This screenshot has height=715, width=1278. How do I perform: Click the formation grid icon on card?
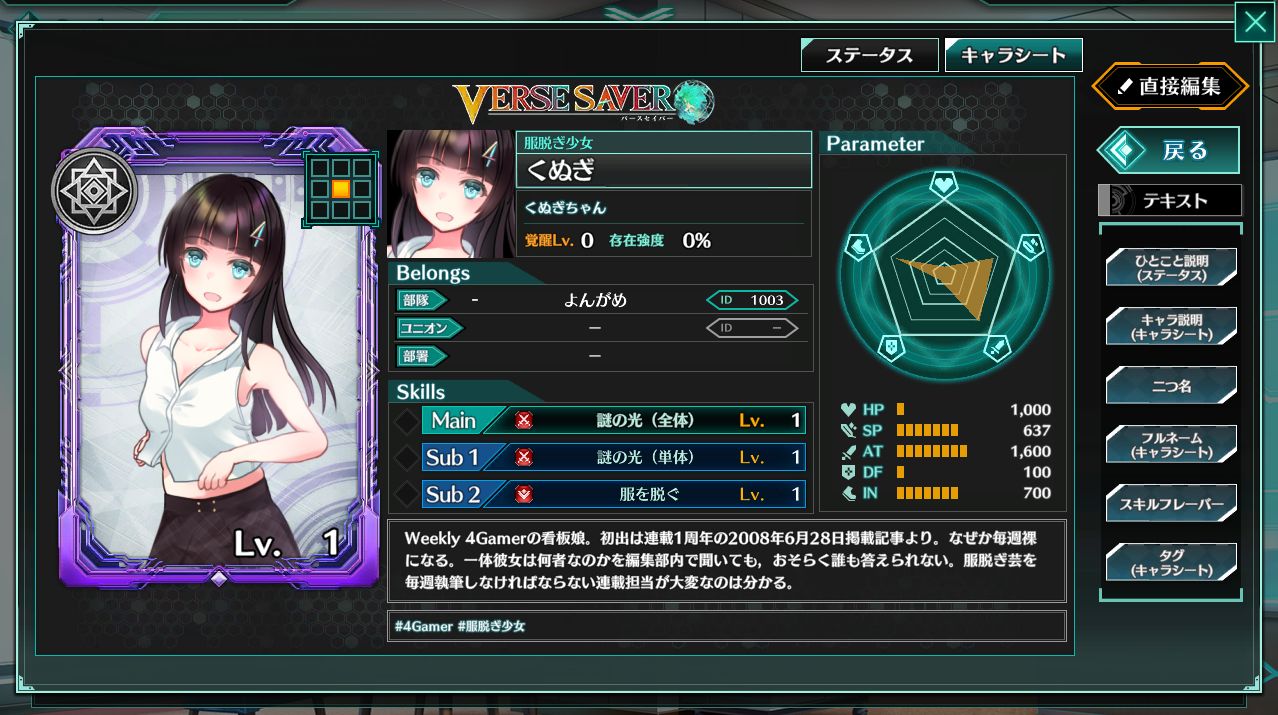tap(341, 188)
